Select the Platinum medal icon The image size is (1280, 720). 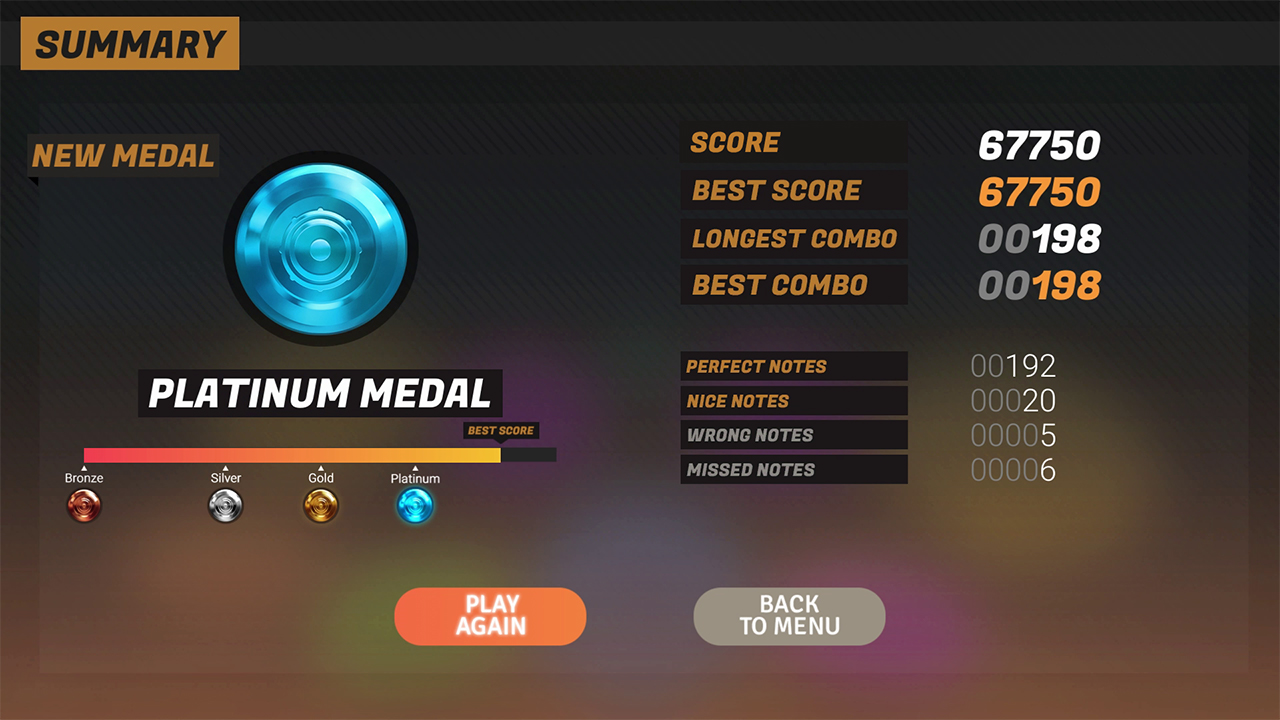pyautogui.click(x=415, y=505)
